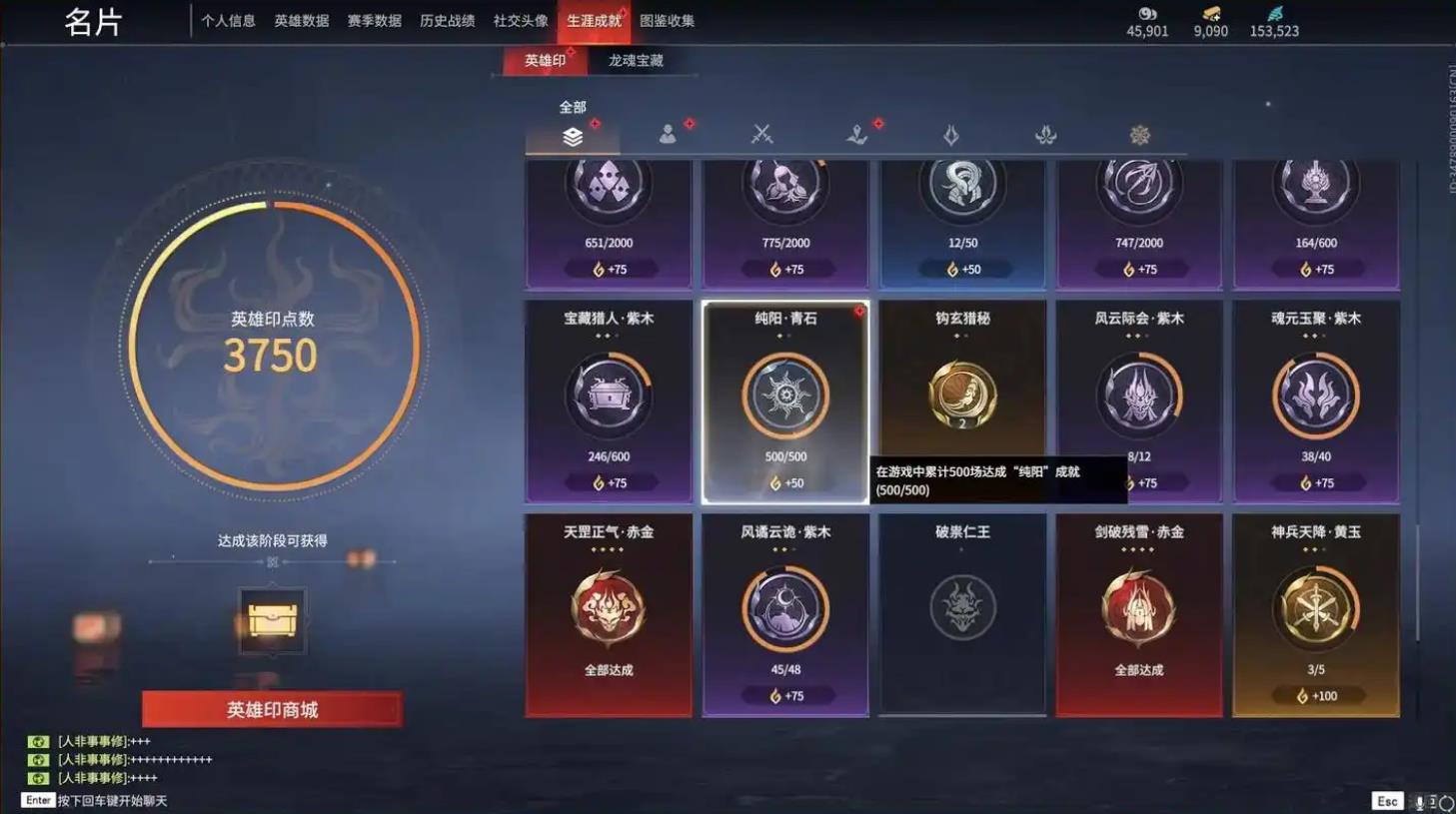This screenshot has width=1456, height=814.
Task: Select the flame emblem category filter
Action: pyautogui.click(x=950, y=134)
